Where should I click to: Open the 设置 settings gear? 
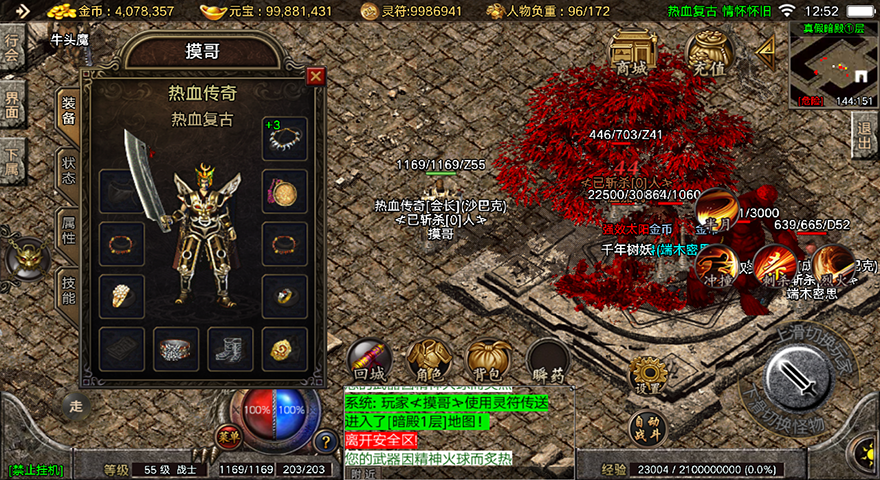click(645, 375)
